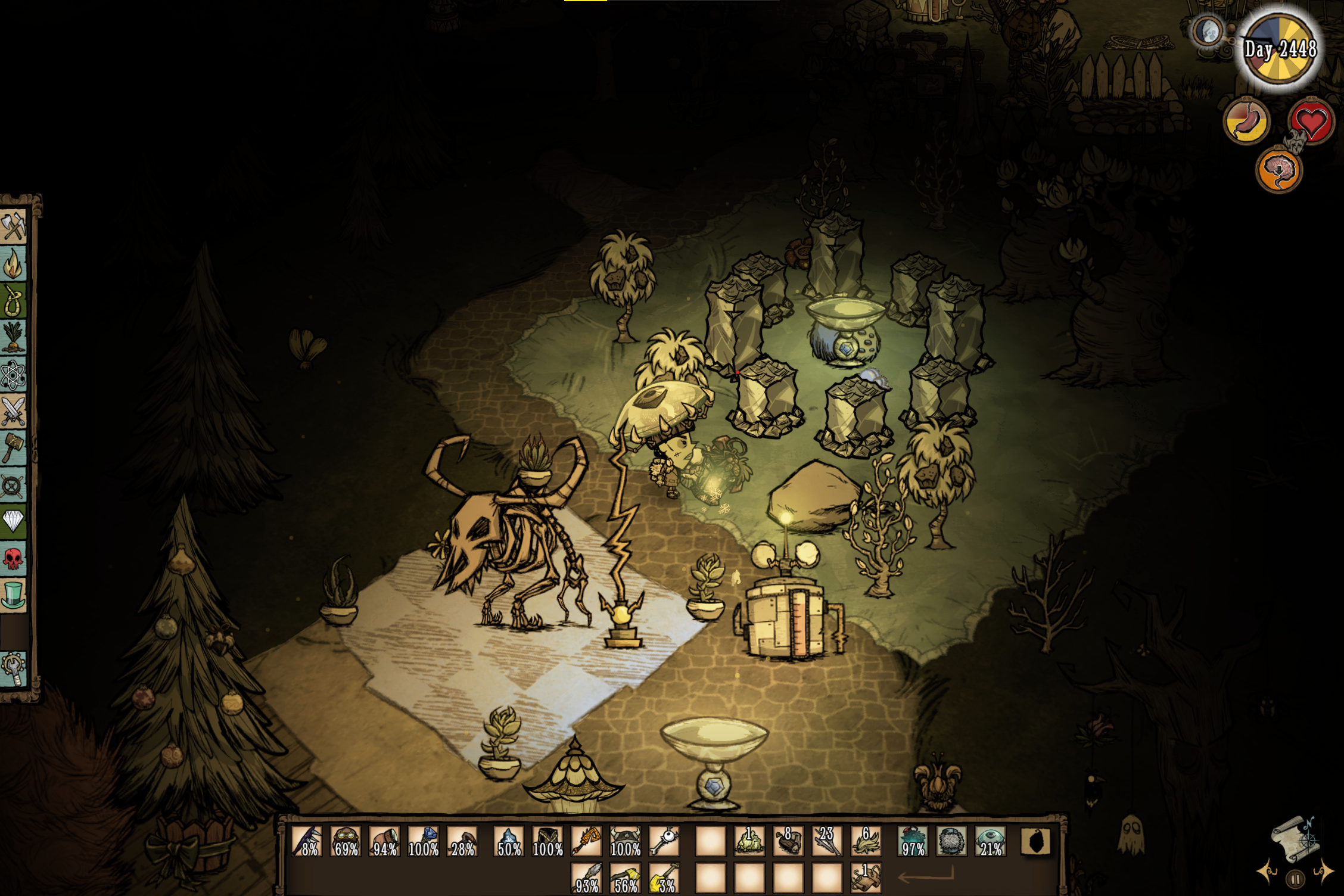Switch to the Science crafting tab
Viewport: 1344px width, 896px height.
(x=13, y=374)
